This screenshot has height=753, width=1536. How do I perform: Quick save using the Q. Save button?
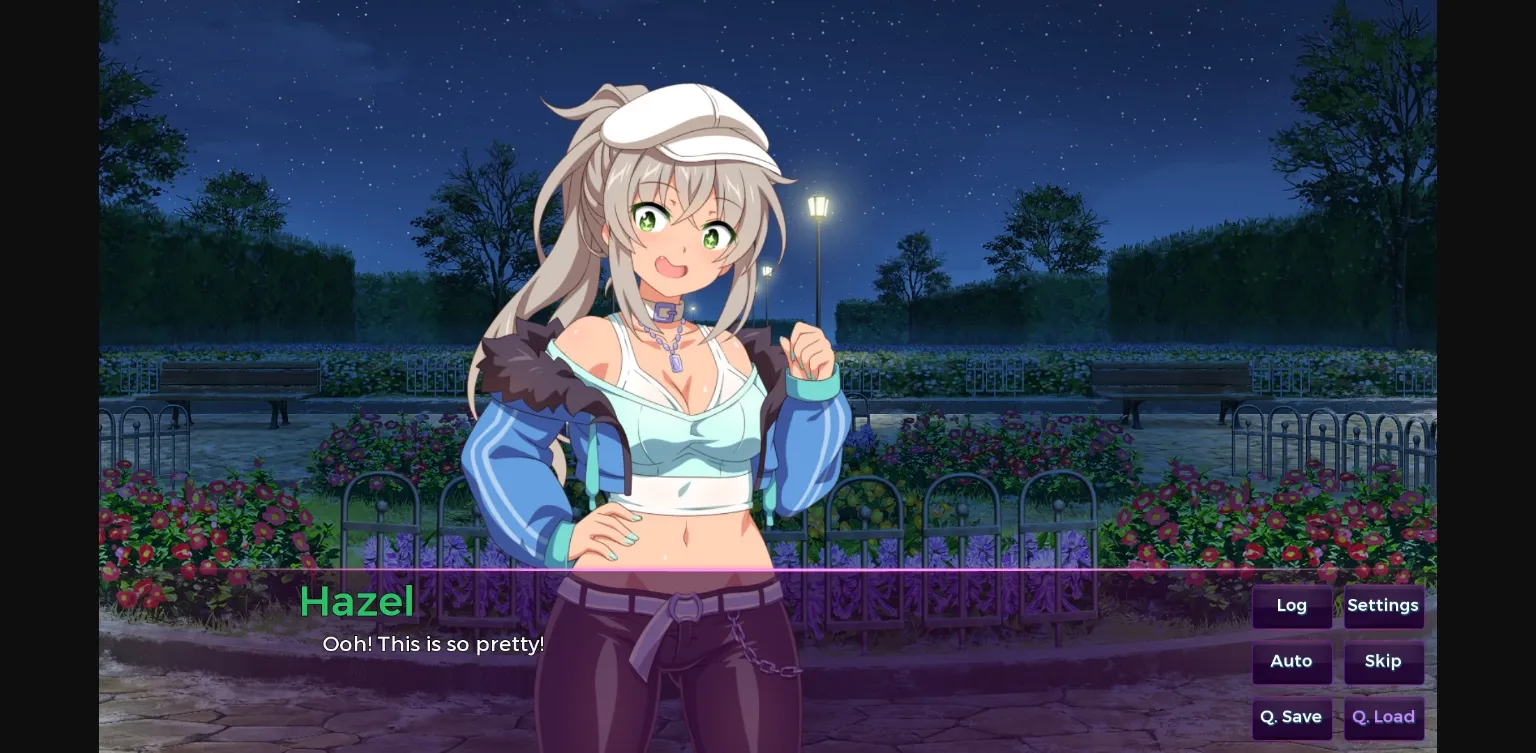click(x=1291, y=717)
